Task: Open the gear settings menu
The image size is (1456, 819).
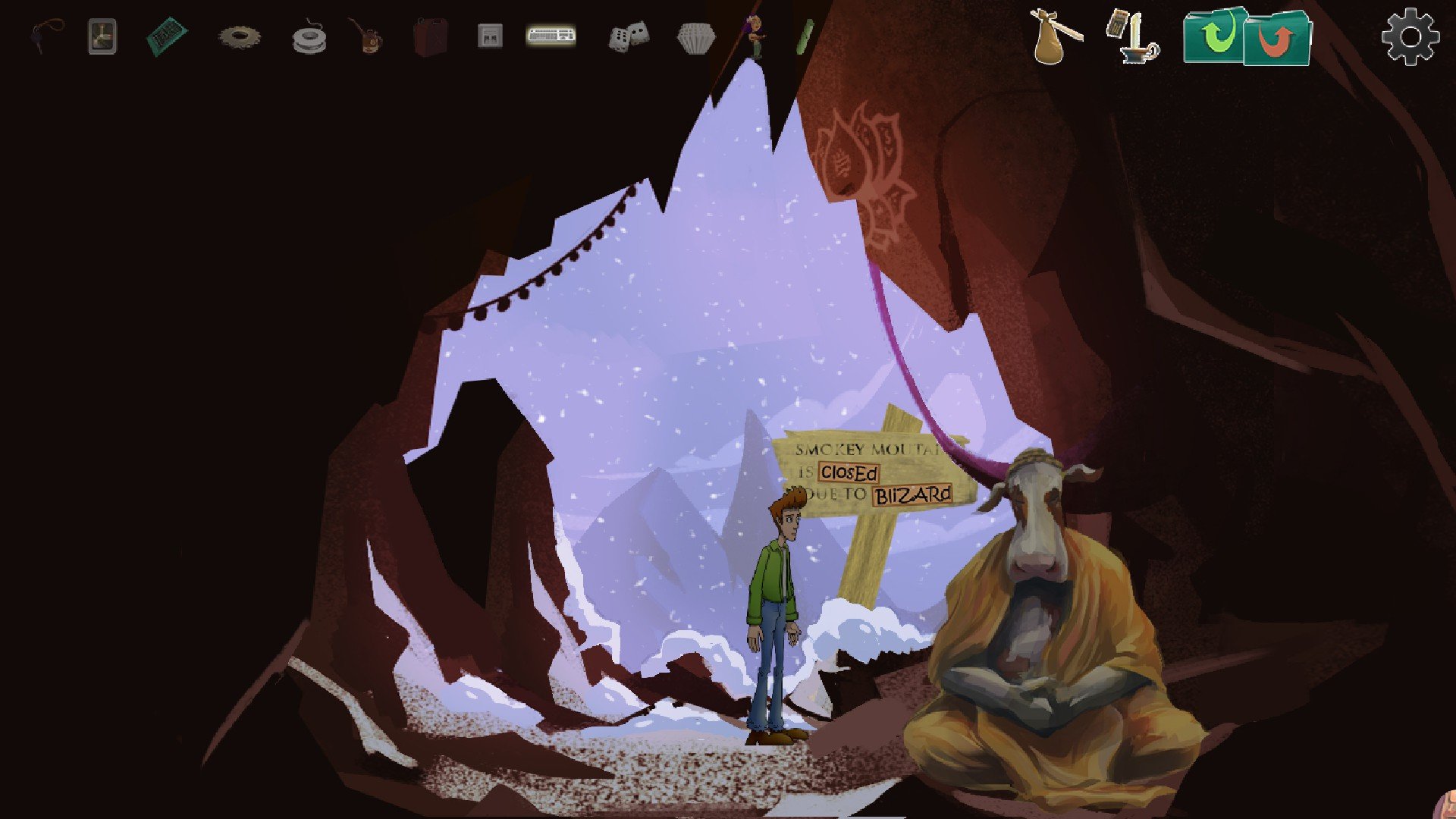Action: [x=1410, y=36]
